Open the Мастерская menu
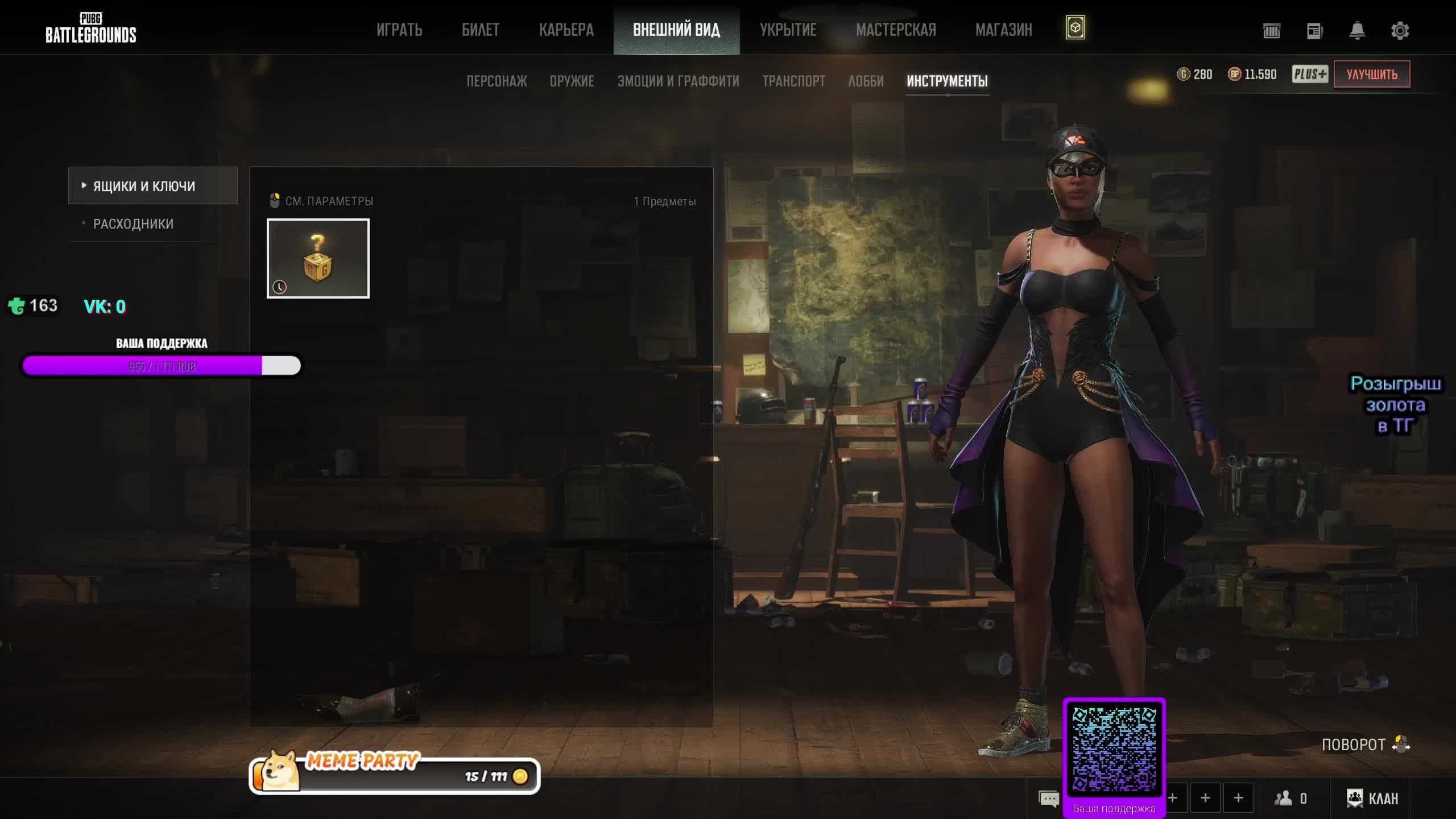1456x819 pixels. (896, 30)
